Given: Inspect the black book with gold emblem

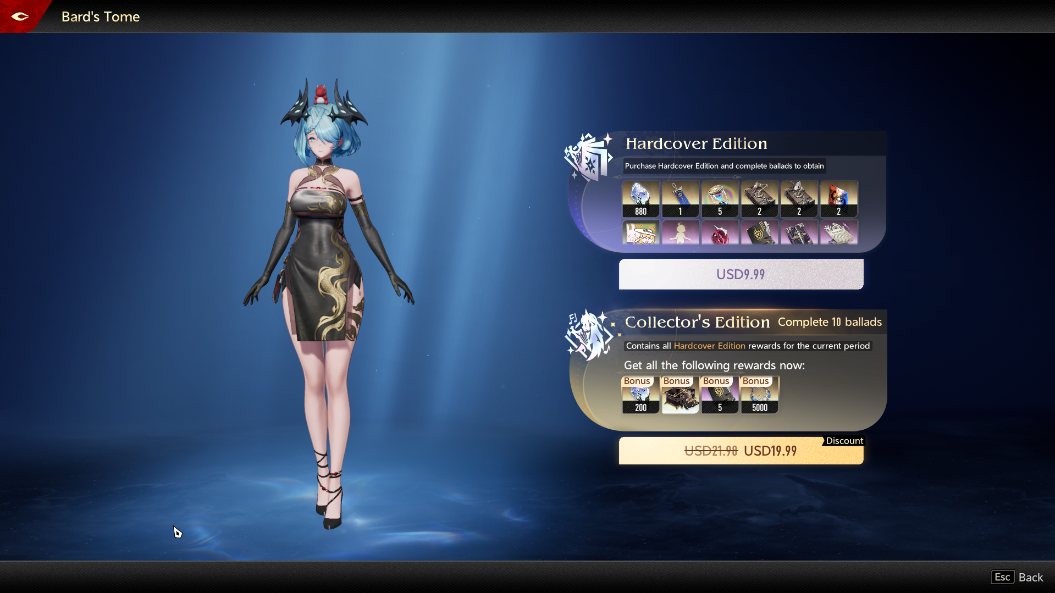Looking at the screenshot, I should click(760, 233).
